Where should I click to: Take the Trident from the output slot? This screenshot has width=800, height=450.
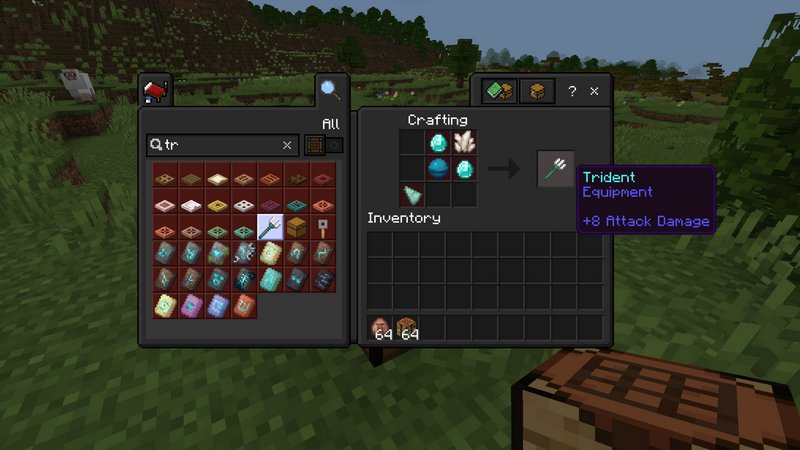[556, 169]
